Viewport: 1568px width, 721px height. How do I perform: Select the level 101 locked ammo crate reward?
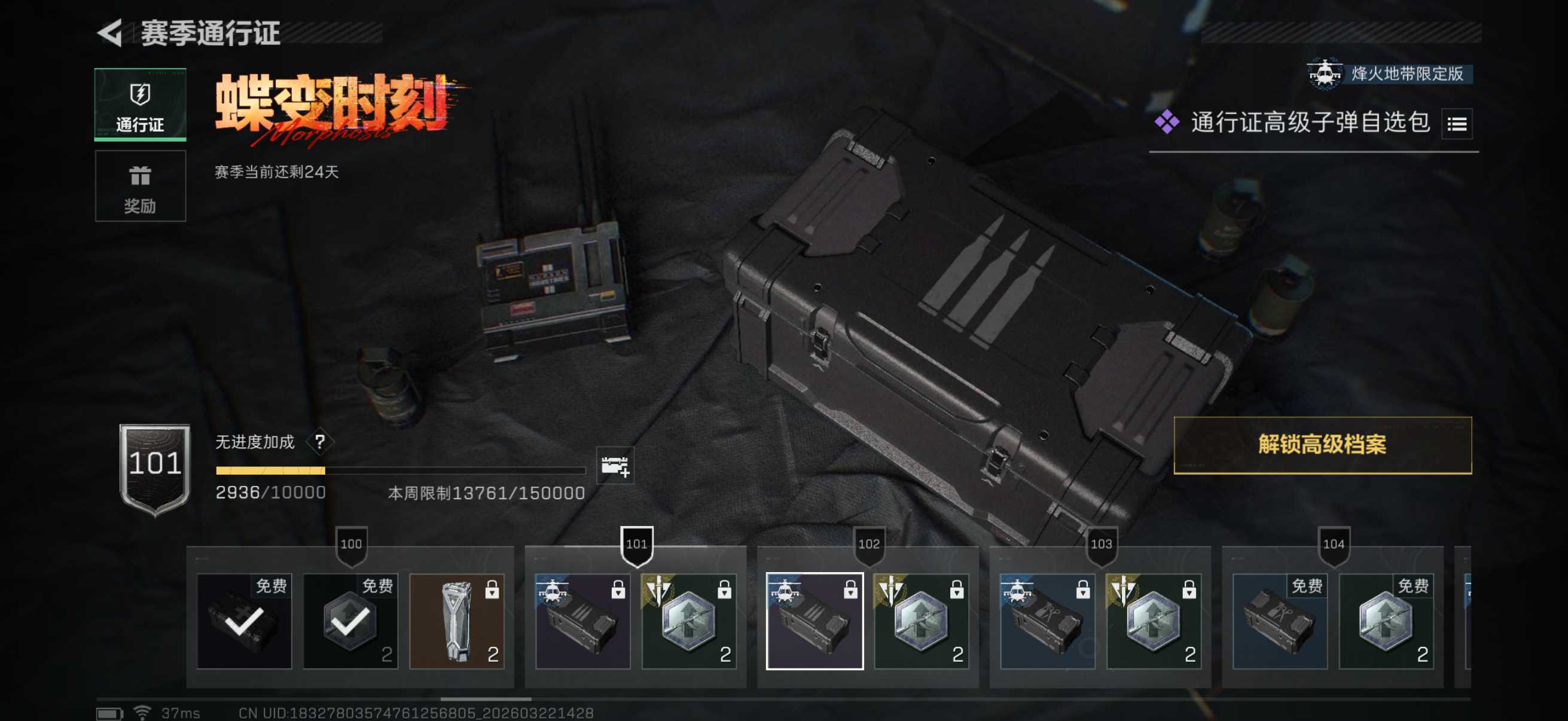582,621
